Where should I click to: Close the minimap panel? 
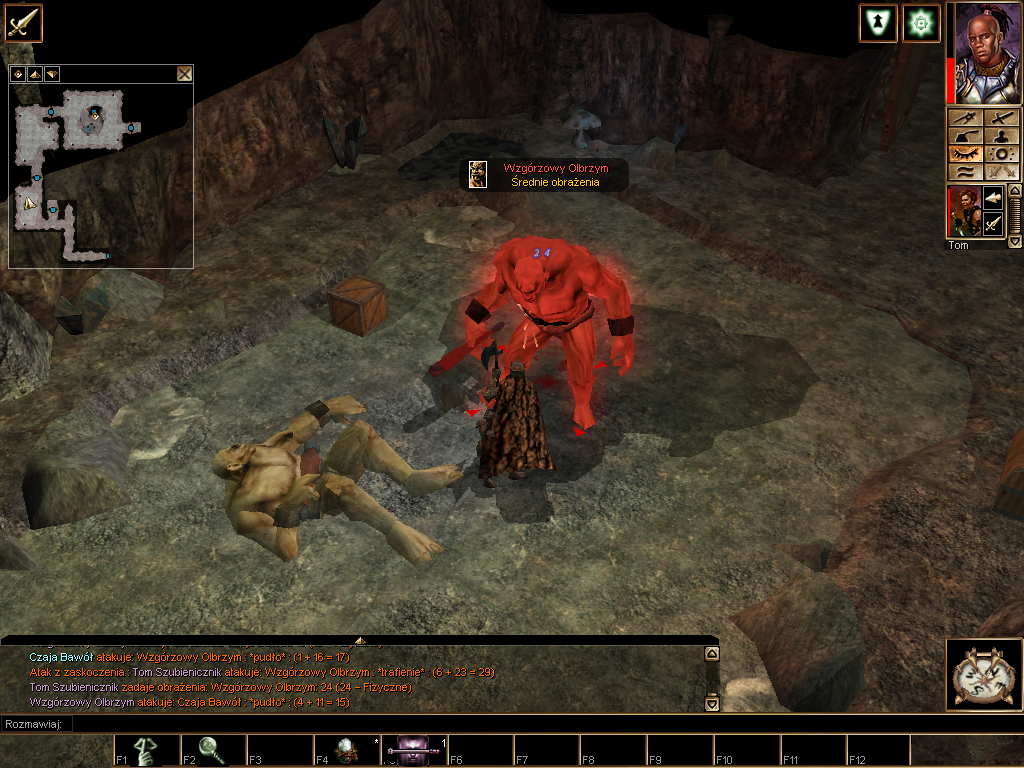point(184,73)
